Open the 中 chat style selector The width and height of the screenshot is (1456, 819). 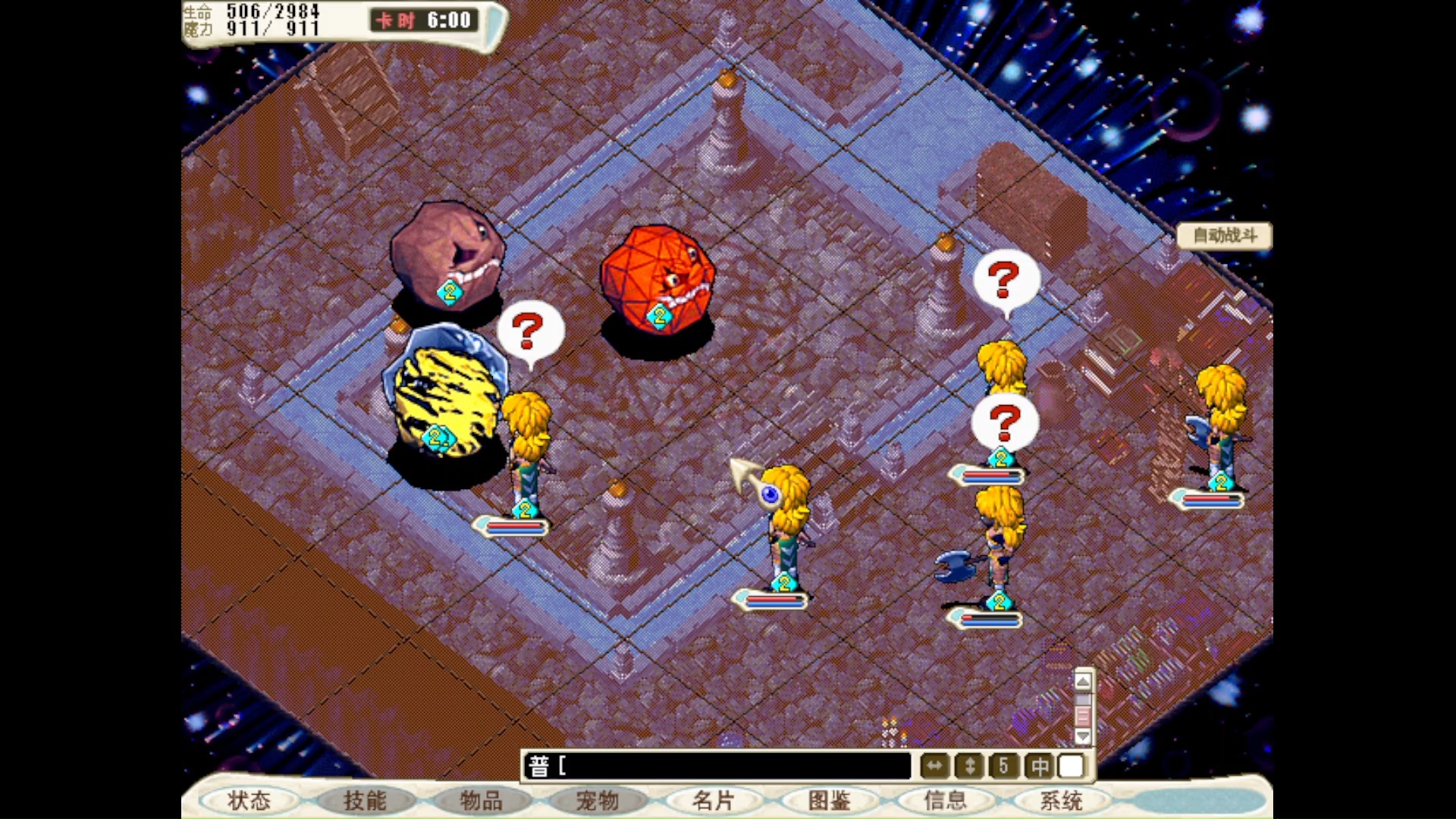tap(1038, 766)
